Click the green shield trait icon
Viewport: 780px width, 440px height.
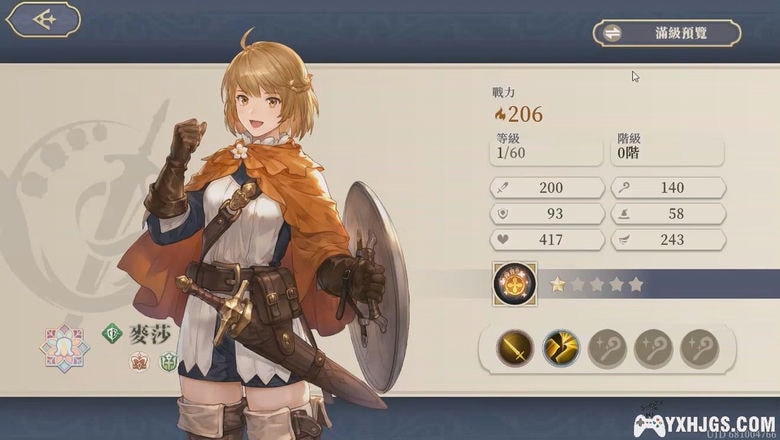[168, 362]
